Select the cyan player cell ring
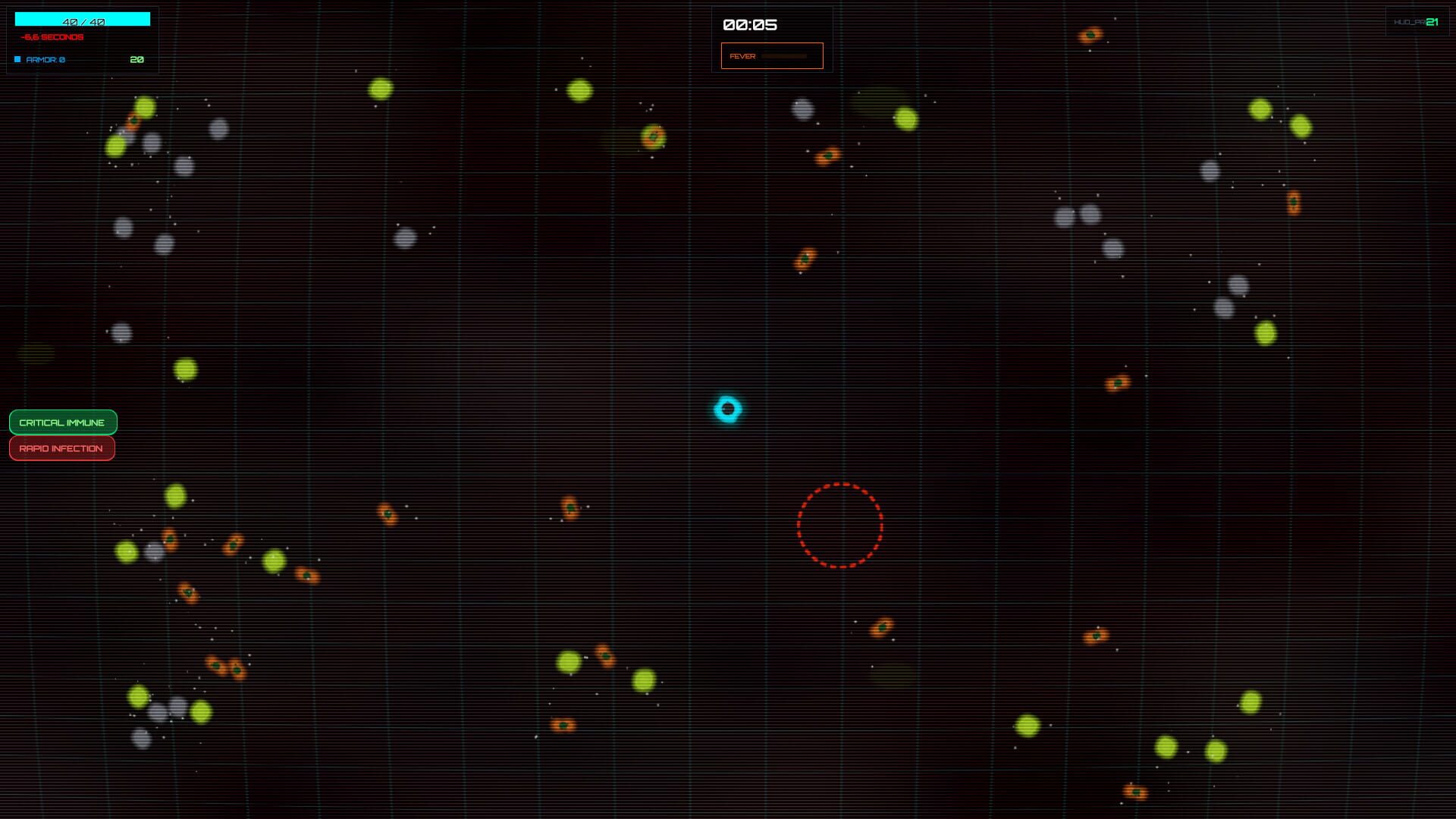The height and width of the screenshot is (819, 1456). [729, 409]
